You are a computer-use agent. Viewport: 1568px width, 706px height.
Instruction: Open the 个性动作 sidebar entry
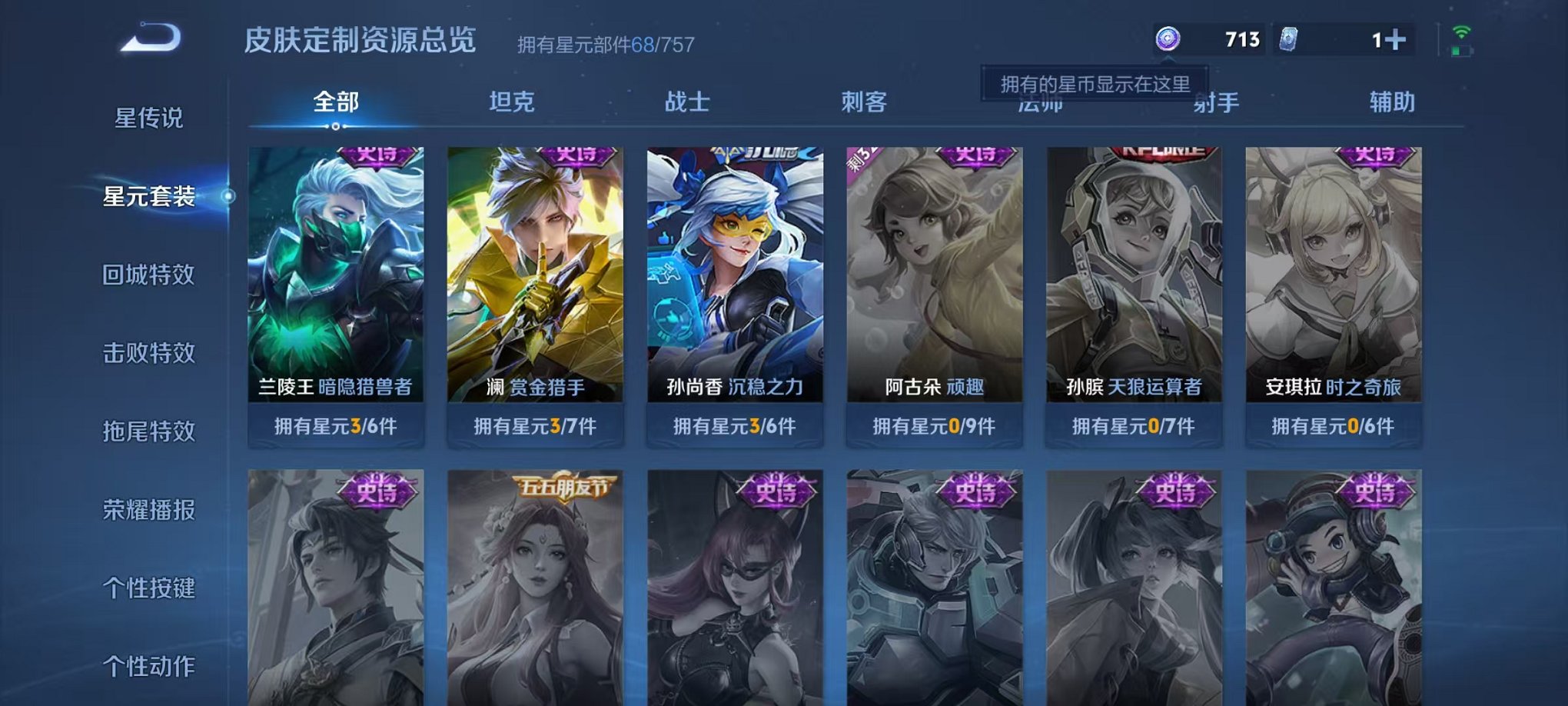[x=151, y=667]
